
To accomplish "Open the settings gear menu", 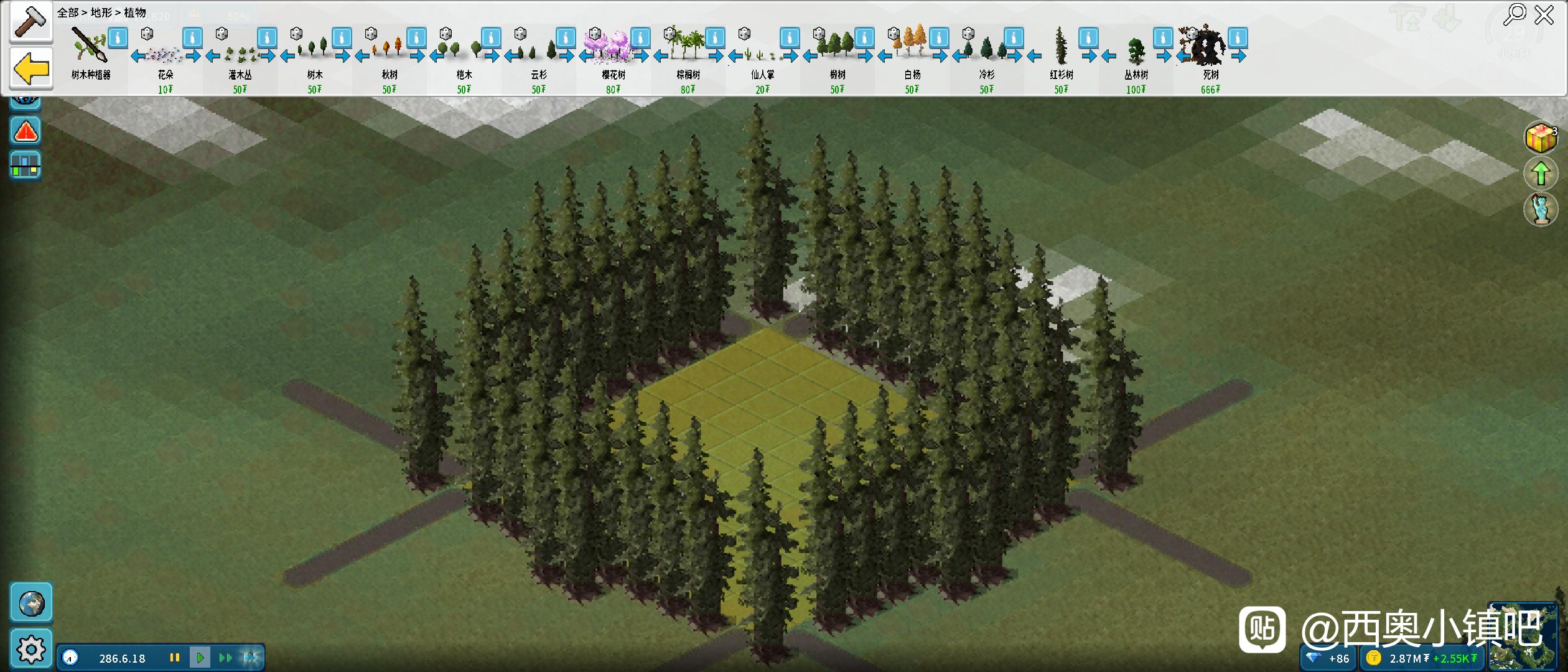I will [31, 650].
